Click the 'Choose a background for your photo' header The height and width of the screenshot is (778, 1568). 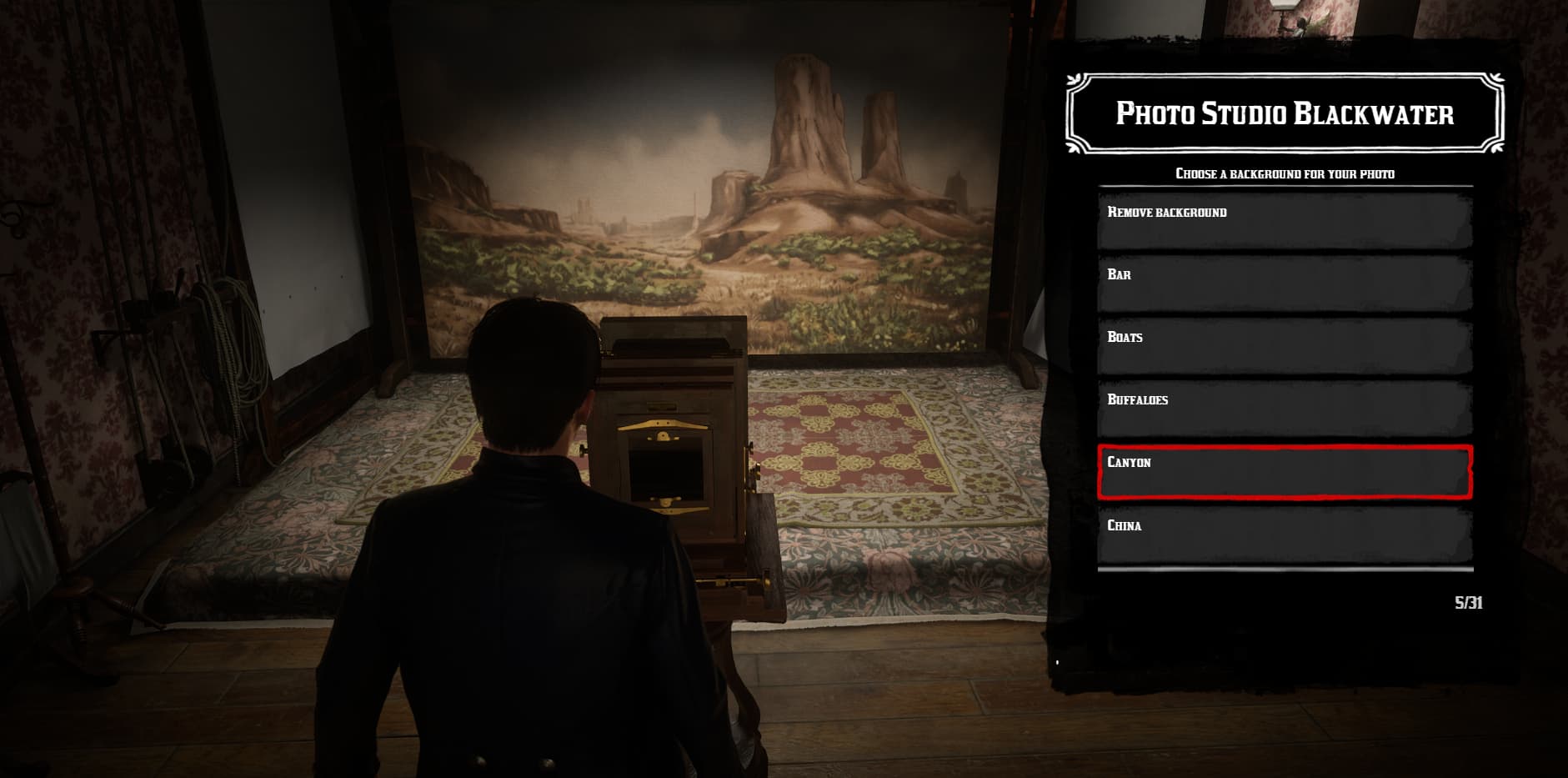1284,175
